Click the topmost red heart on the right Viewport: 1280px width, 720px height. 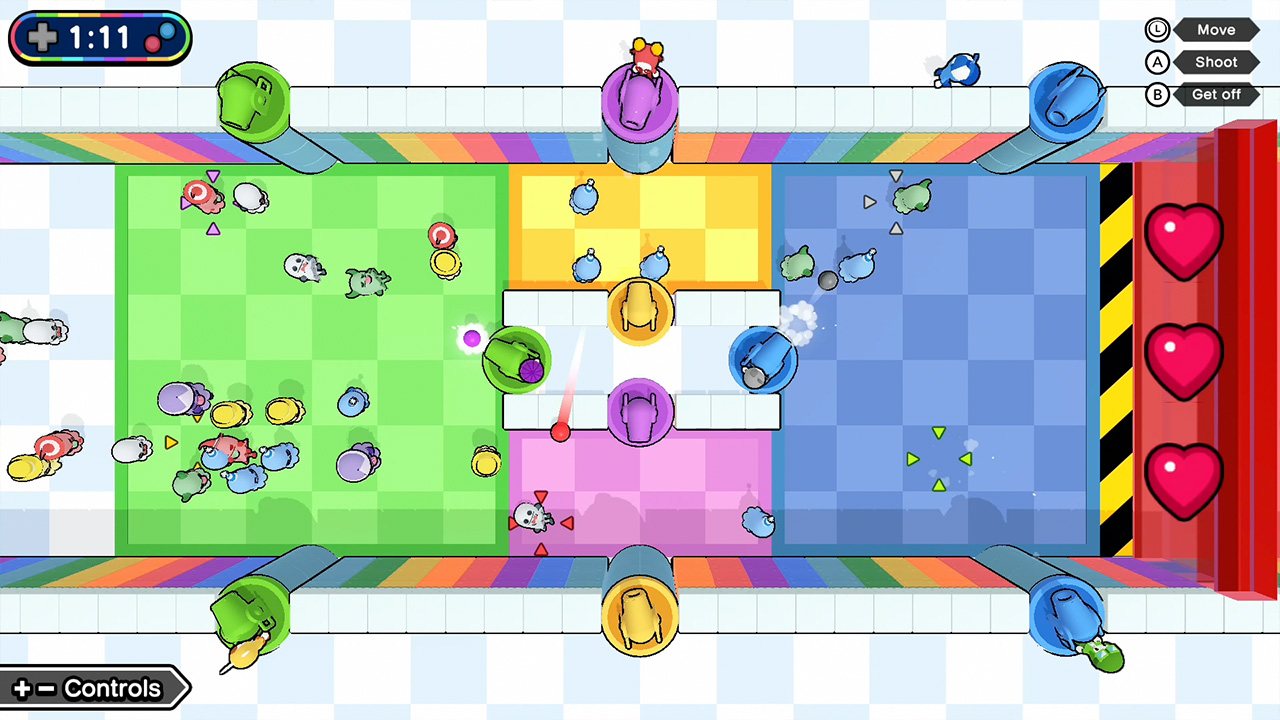click(1184, 240)
